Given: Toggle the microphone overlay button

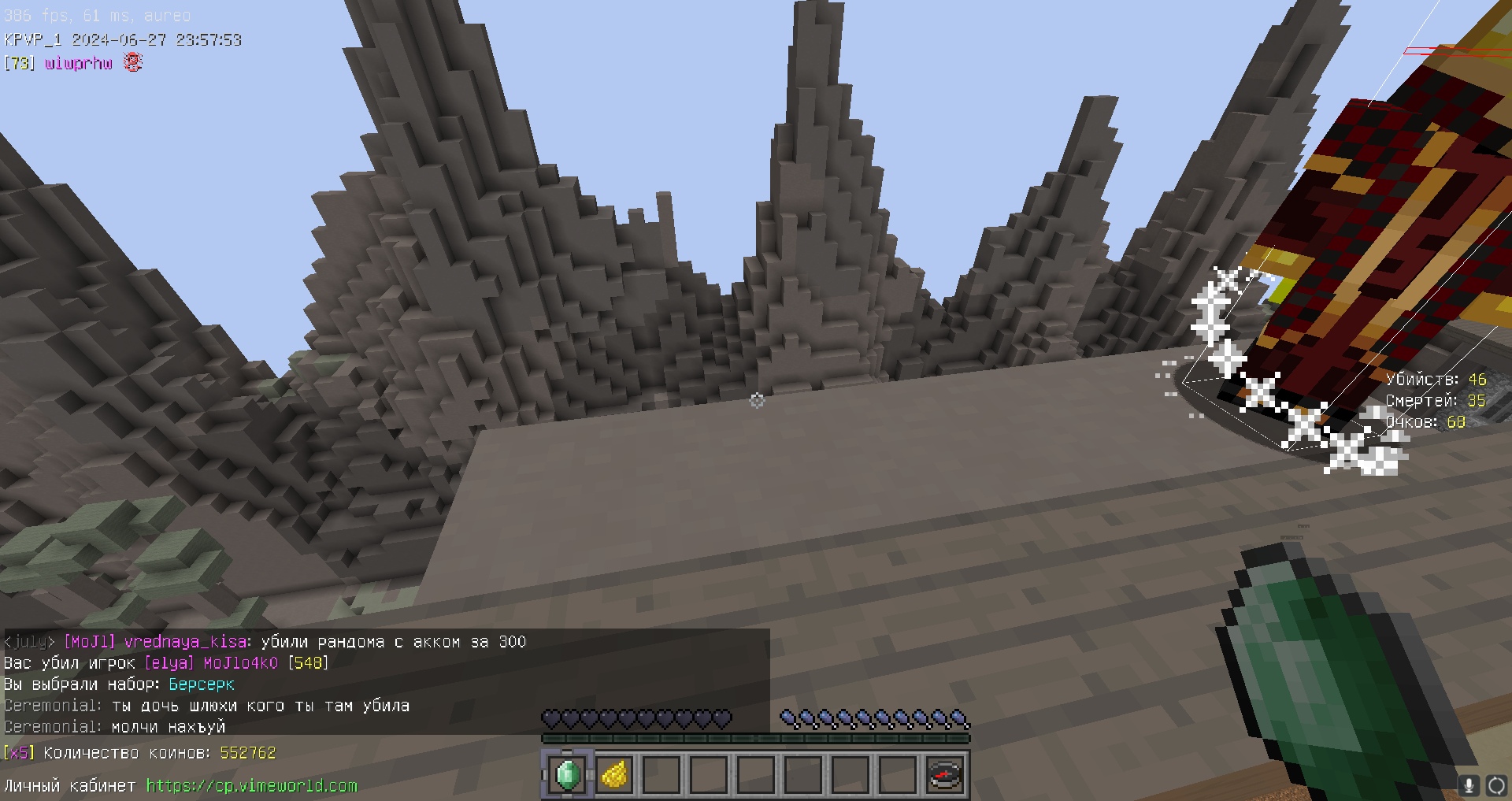Looking at the screenshot, I should pos(1468,784).
